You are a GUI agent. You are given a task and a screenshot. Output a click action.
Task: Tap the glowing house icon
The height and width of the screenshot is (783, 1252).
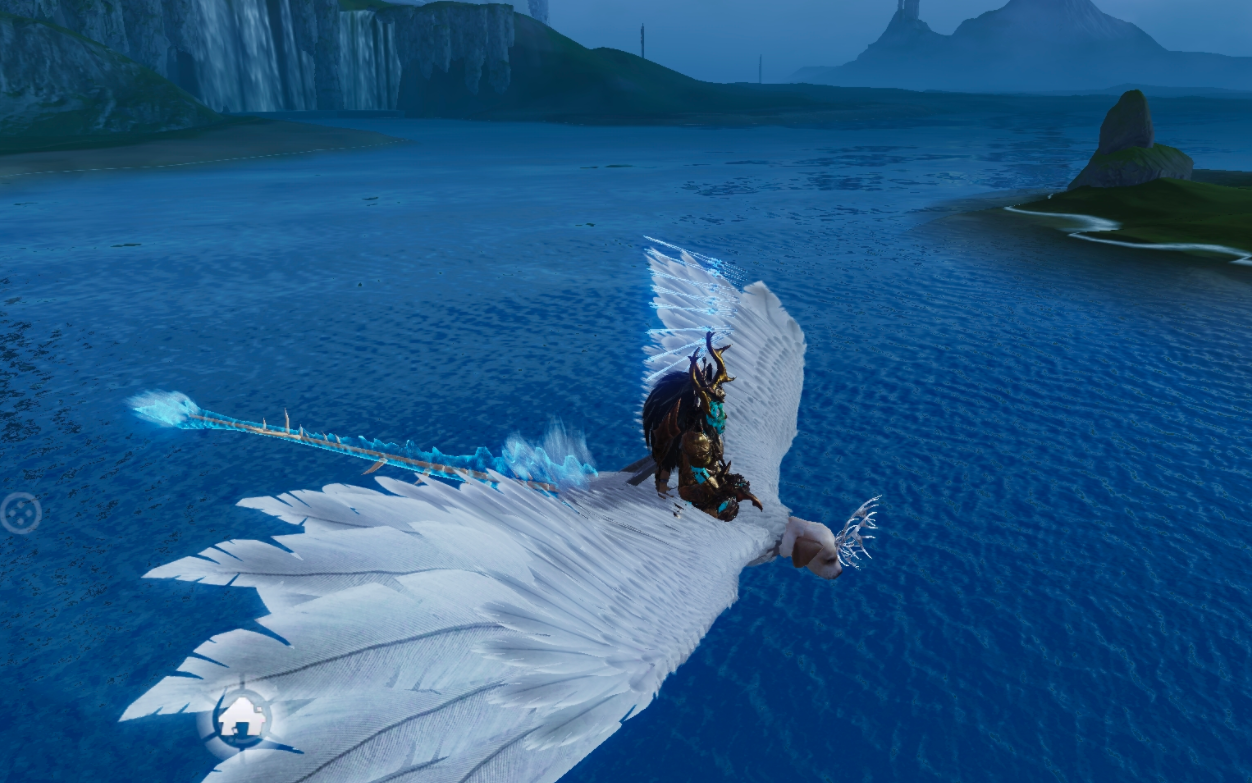pos(242,716)
